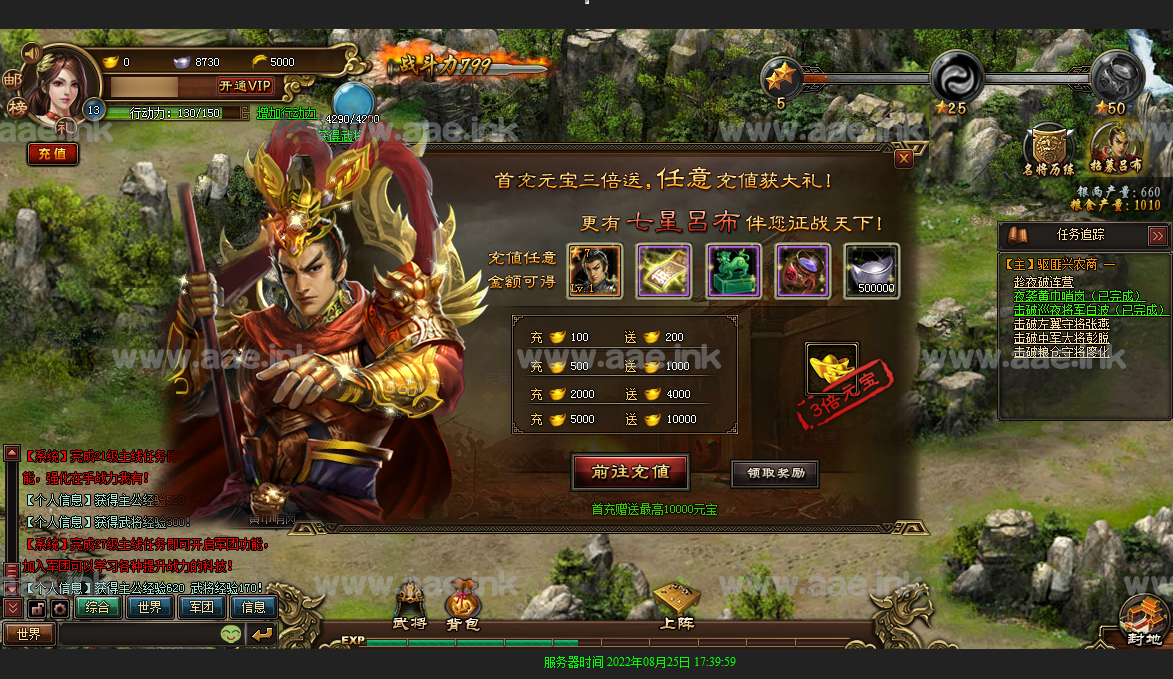Screen dimensions: 1173x679
Task: Open the 背包 bag icon
Action: point(463,606)
